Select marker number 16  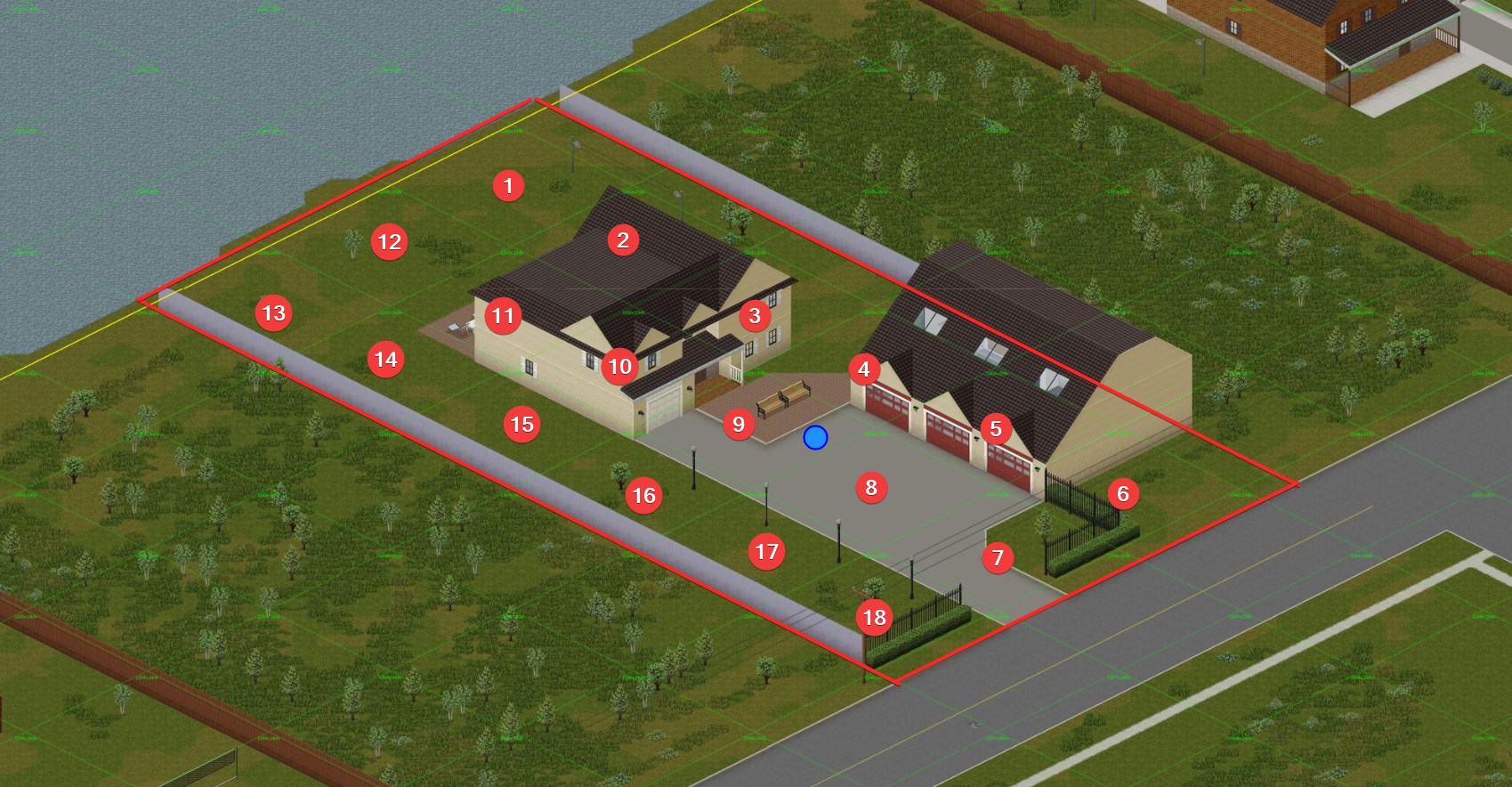(x=643, y=495)
